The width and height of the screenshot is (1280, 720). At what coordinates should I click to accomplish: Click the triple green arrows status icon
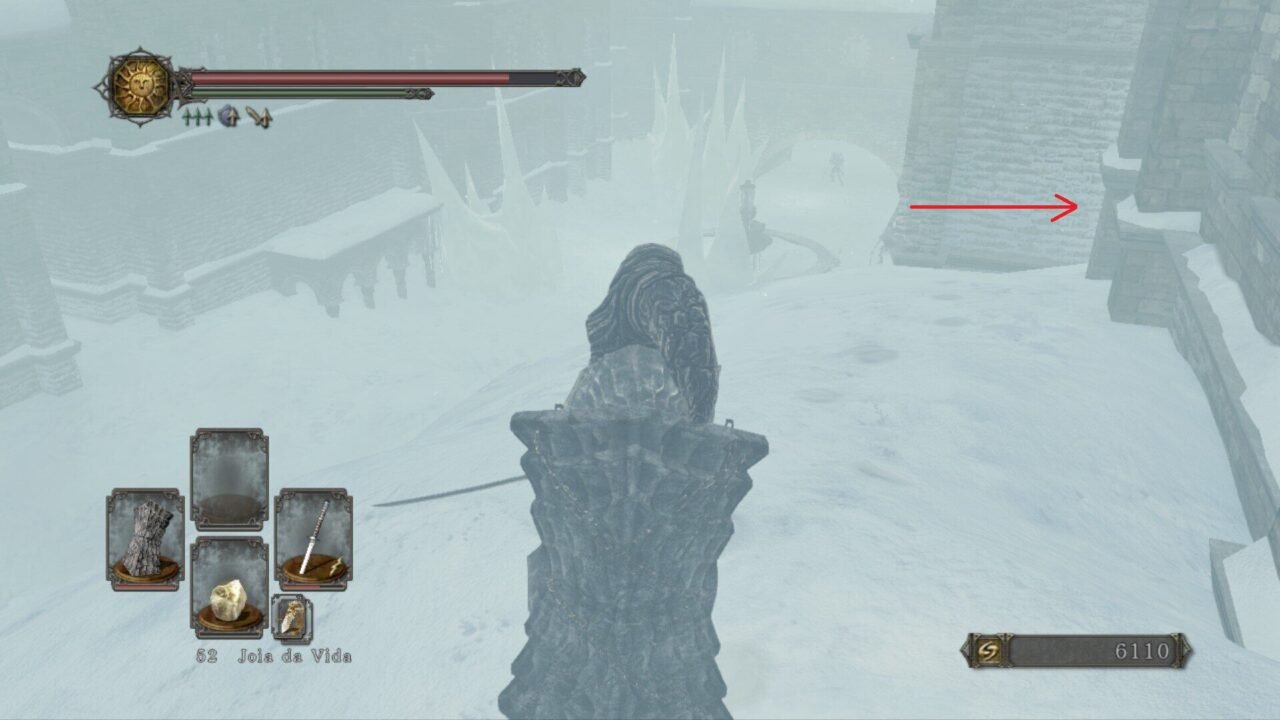click(x=197, y=117)
